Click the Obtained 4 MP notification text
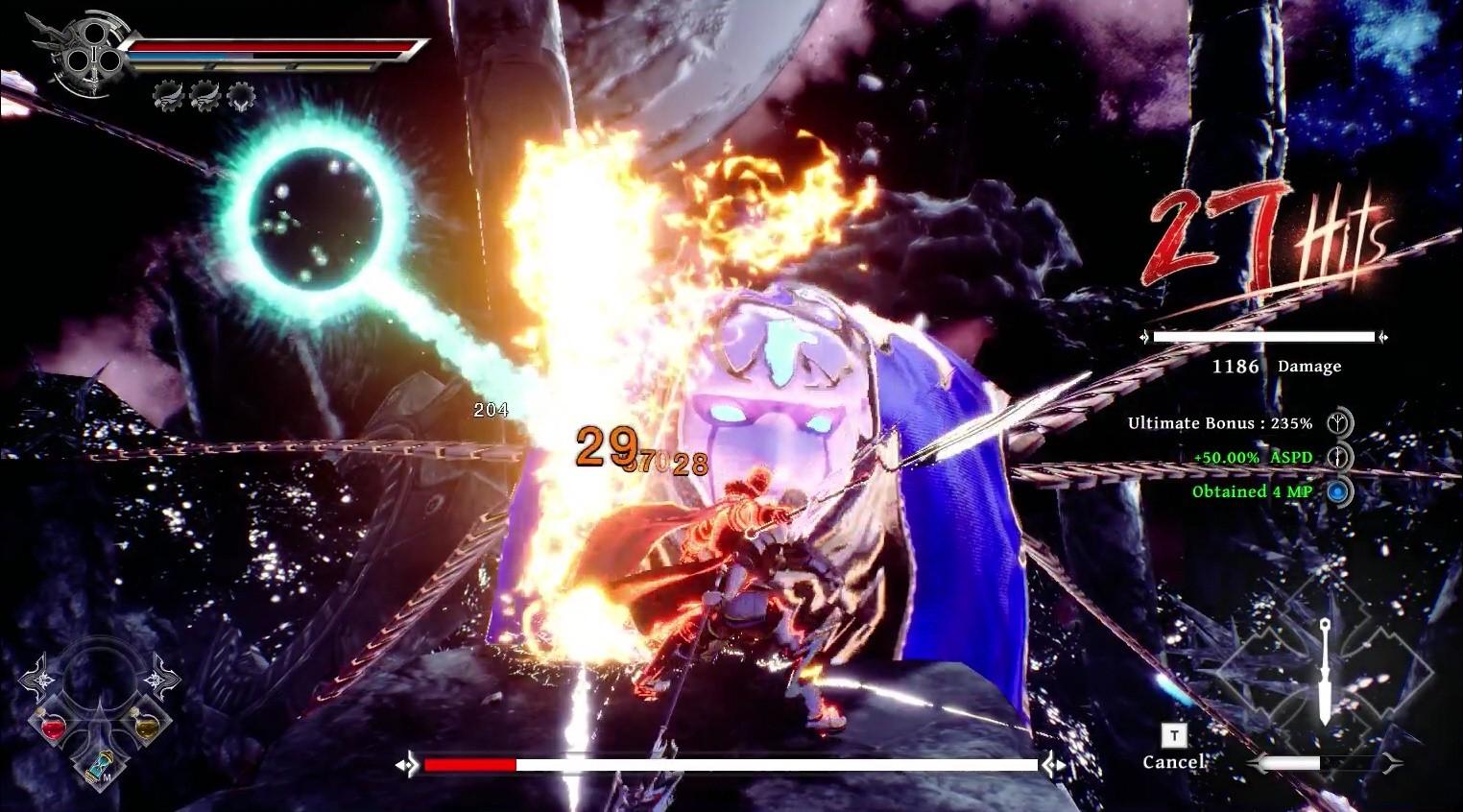This screenshot has height=812, width=1463. pyautogui.click(x=1253, y=492)
